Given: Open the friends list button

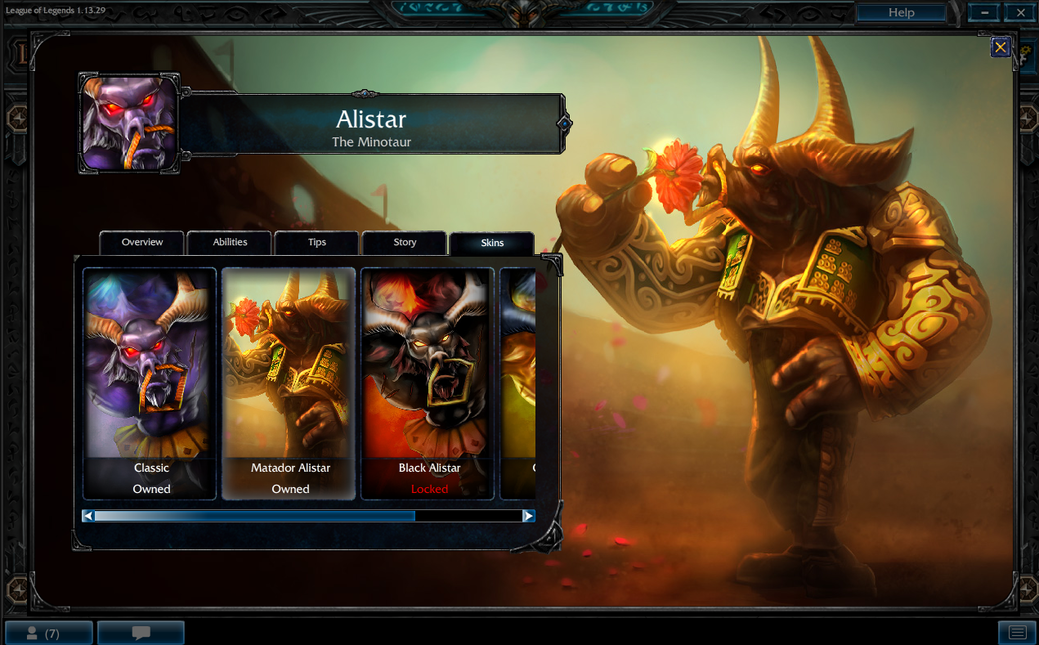Looking at the screenshot, I should (x=48, y=633).
